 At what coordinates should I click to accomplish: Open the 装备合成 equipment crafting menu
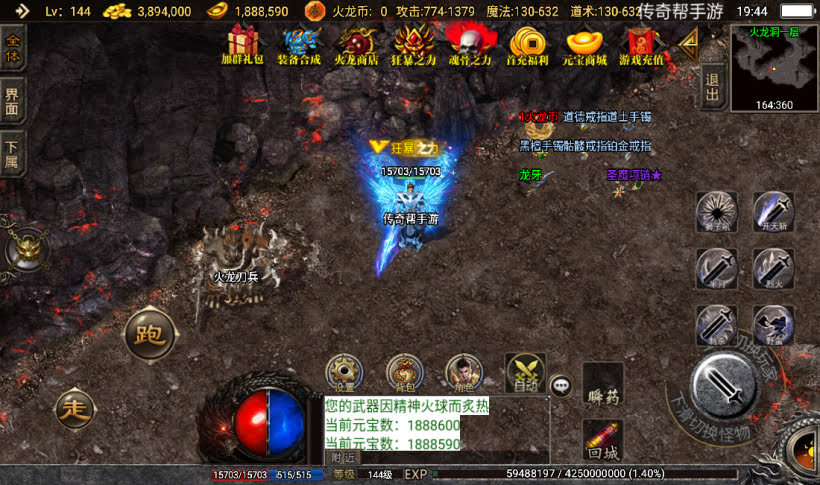(299, 43)
